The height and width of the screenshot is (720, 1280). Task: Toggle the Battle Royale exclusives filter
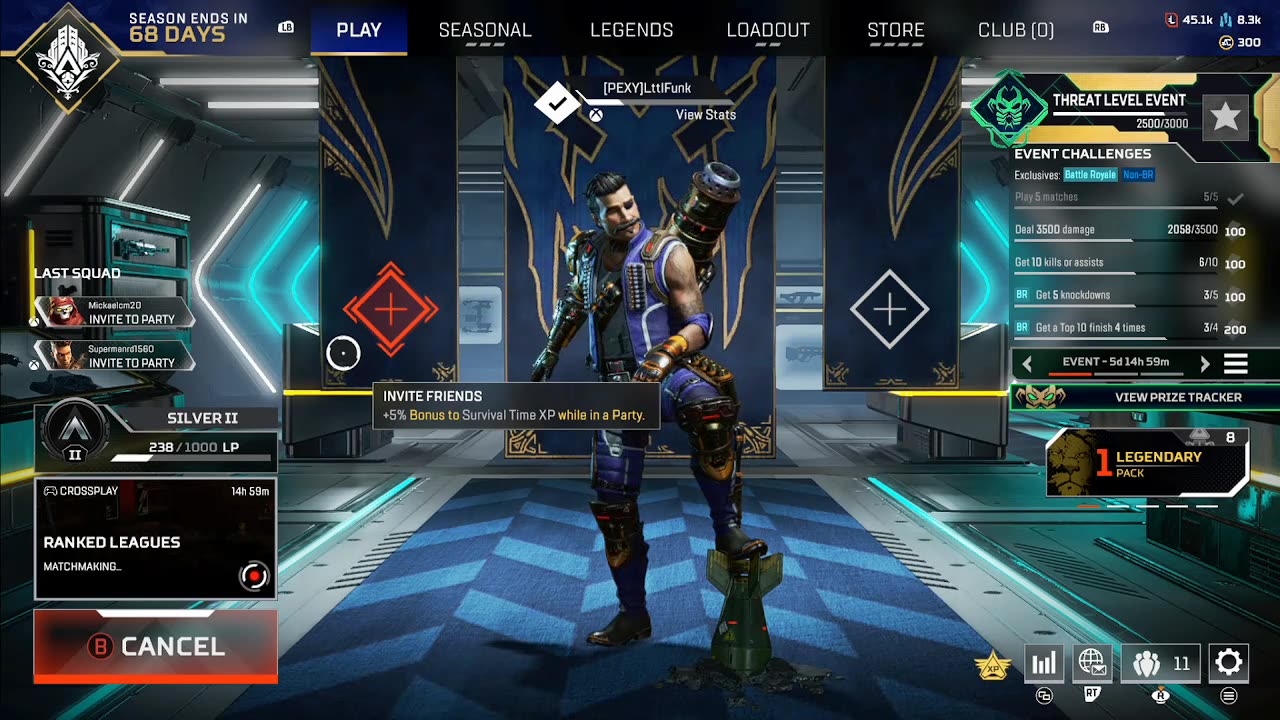tap(1090, 174)
